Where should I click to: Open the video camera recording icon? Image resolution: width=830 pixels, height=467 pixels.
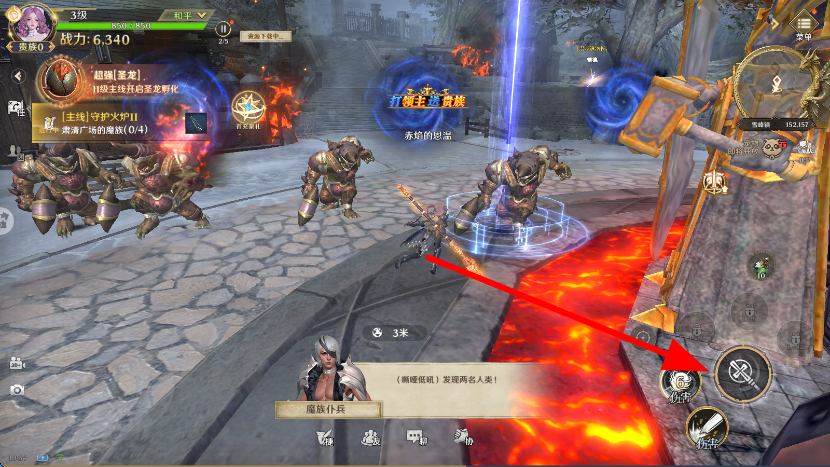pos(16,362)
